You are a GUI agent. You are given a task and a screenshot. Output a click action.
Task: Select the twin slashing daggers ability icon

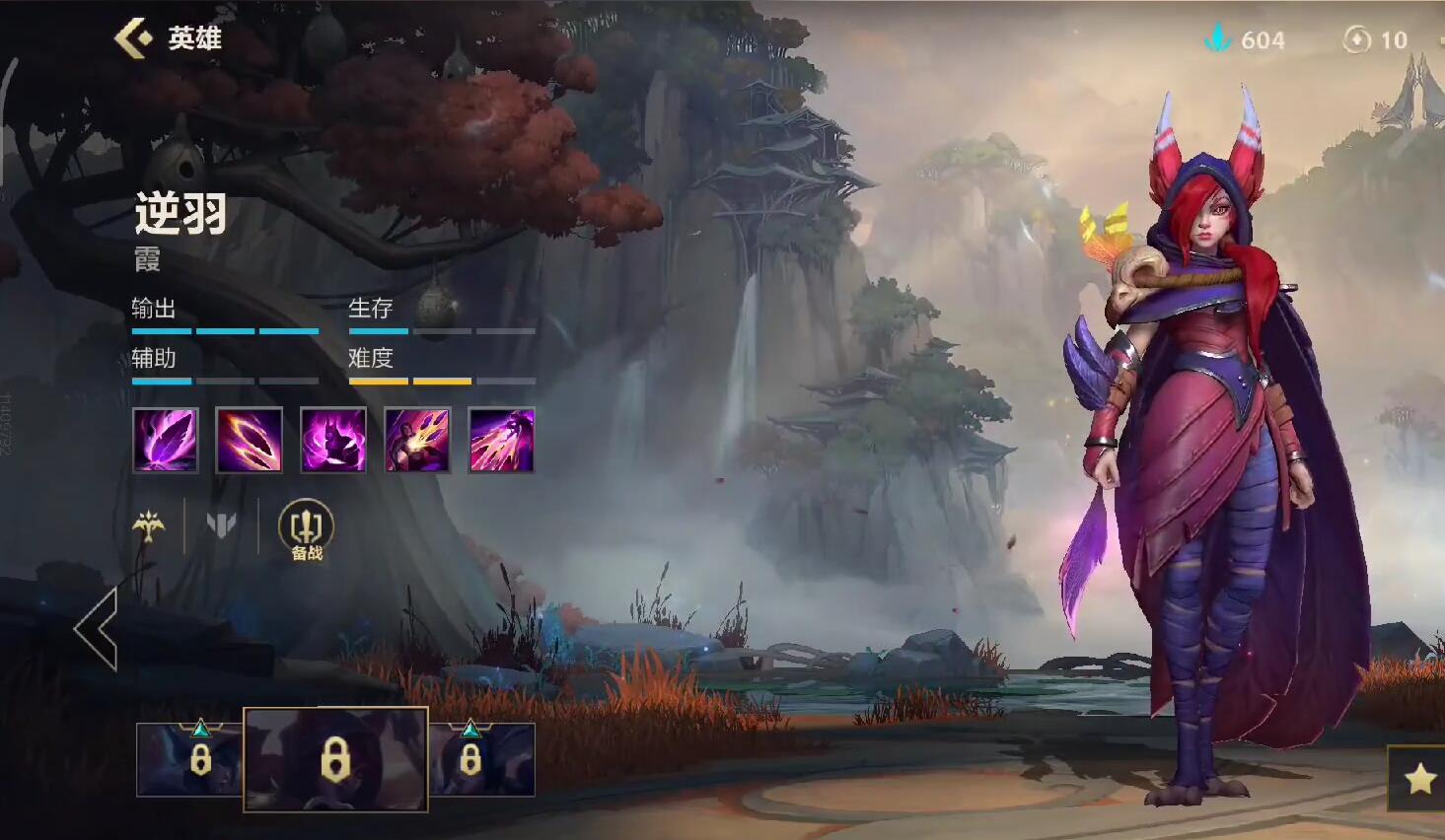coord(250,440)
